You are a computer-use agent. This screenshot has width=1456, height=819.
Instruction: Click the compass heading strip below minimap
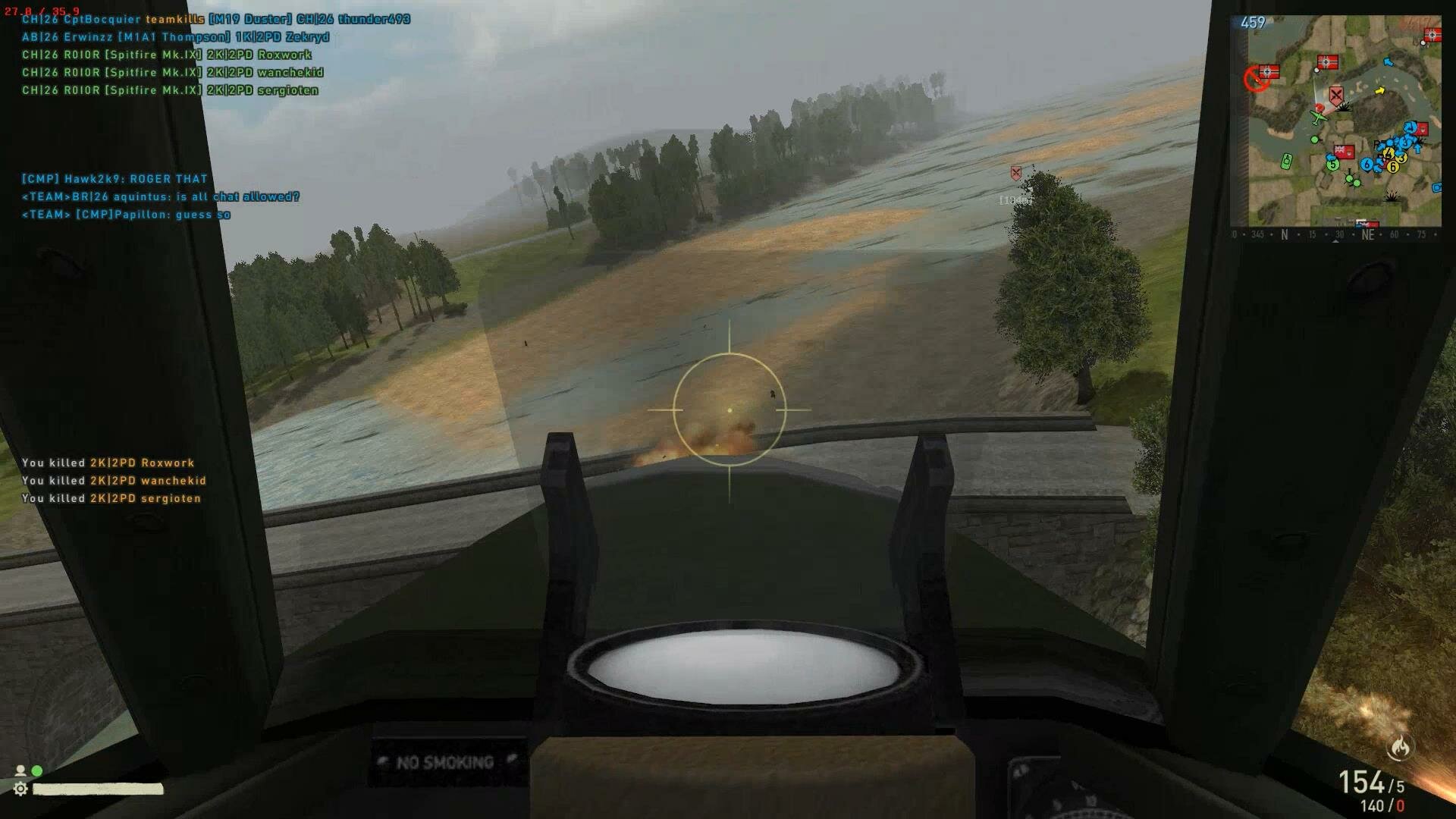pyautogui.click(x=1335, y=235)
